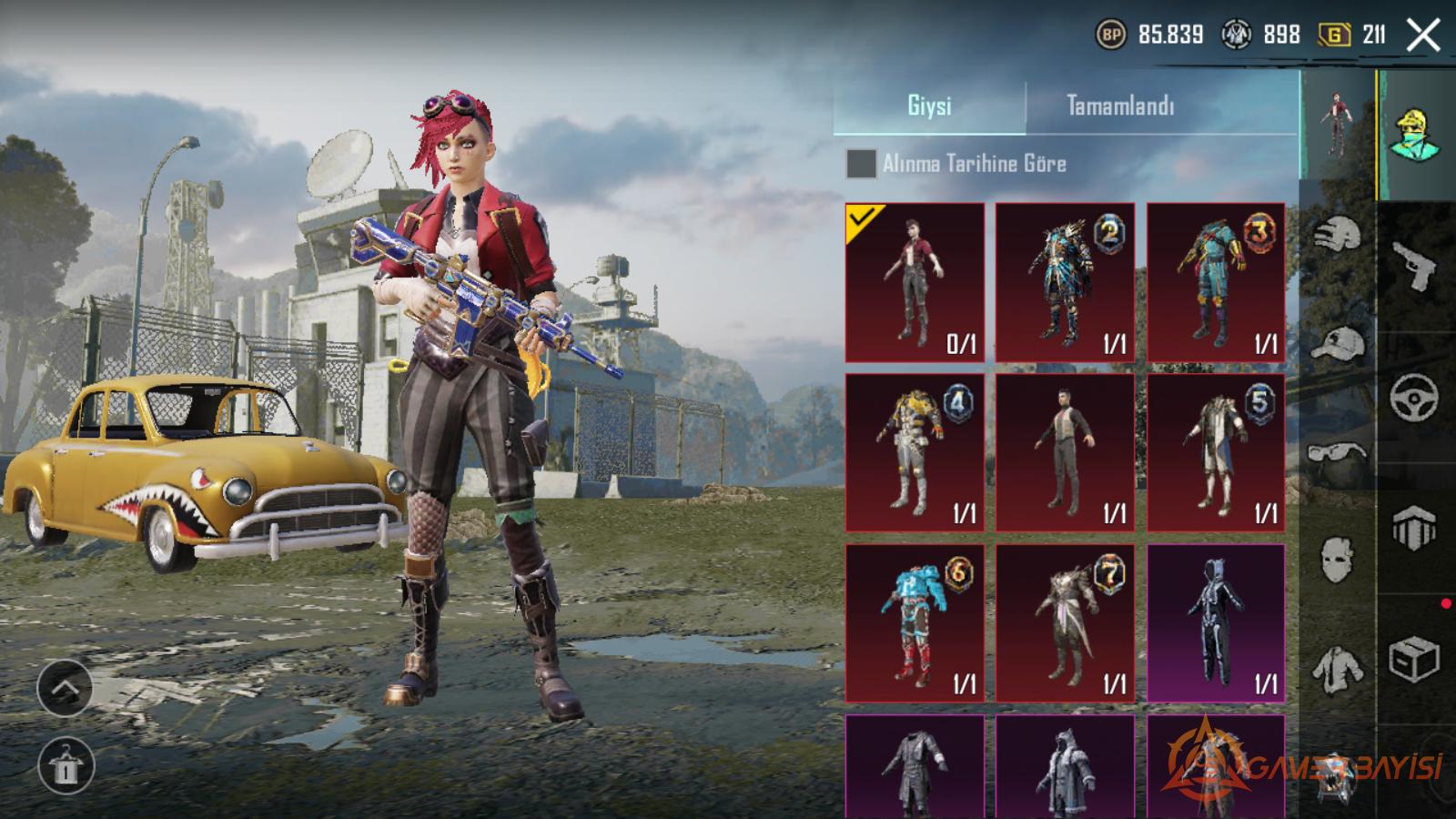Pick the outfit with badge number 7
Image resolution: width=1456 pixels, height=819 pixels.
1065,623
